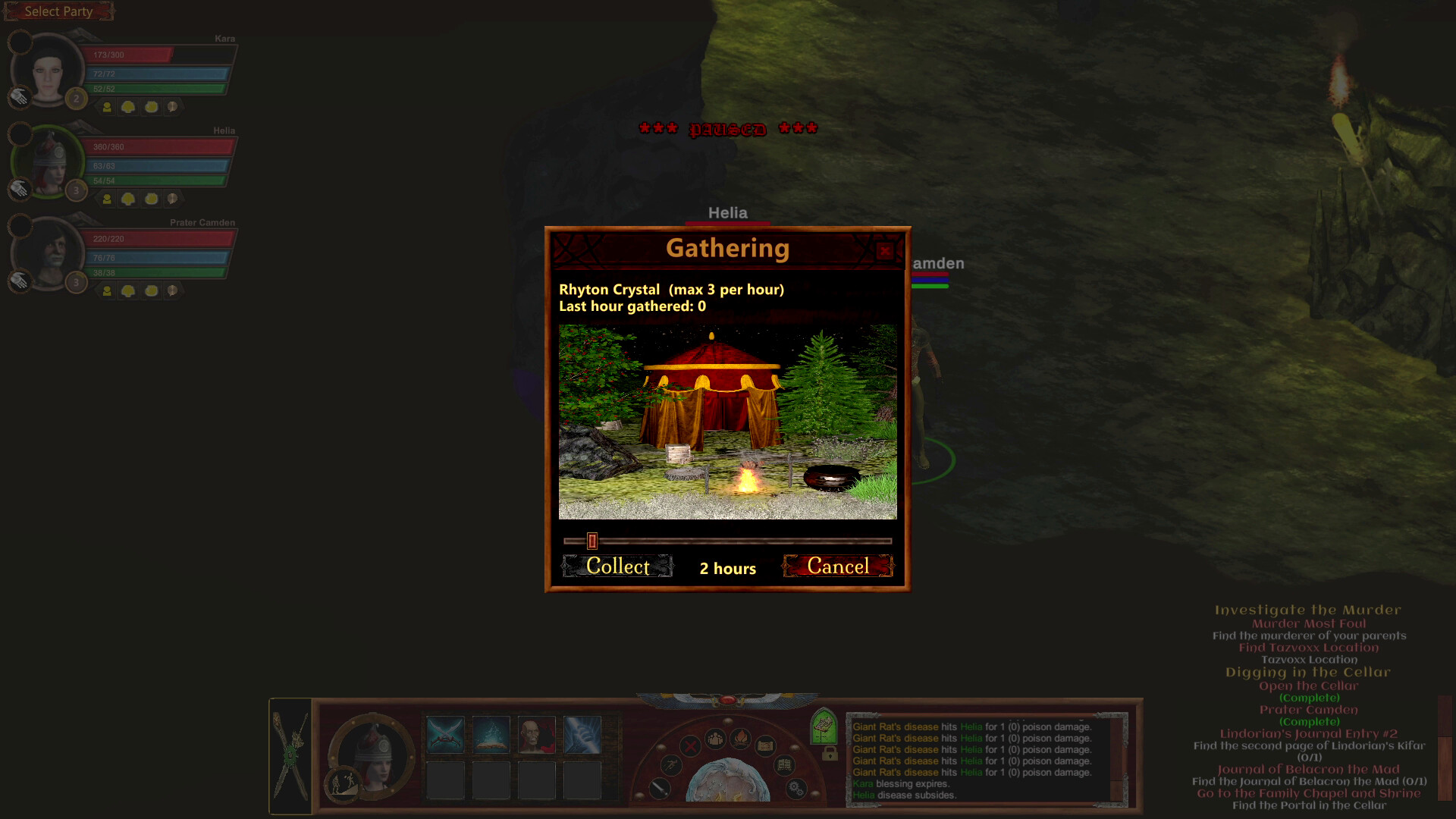The height and width of the screenshot is (819, 1456).
Task: Cancel the gathering action
Action: pyautogui.click(x=839, y=566)
